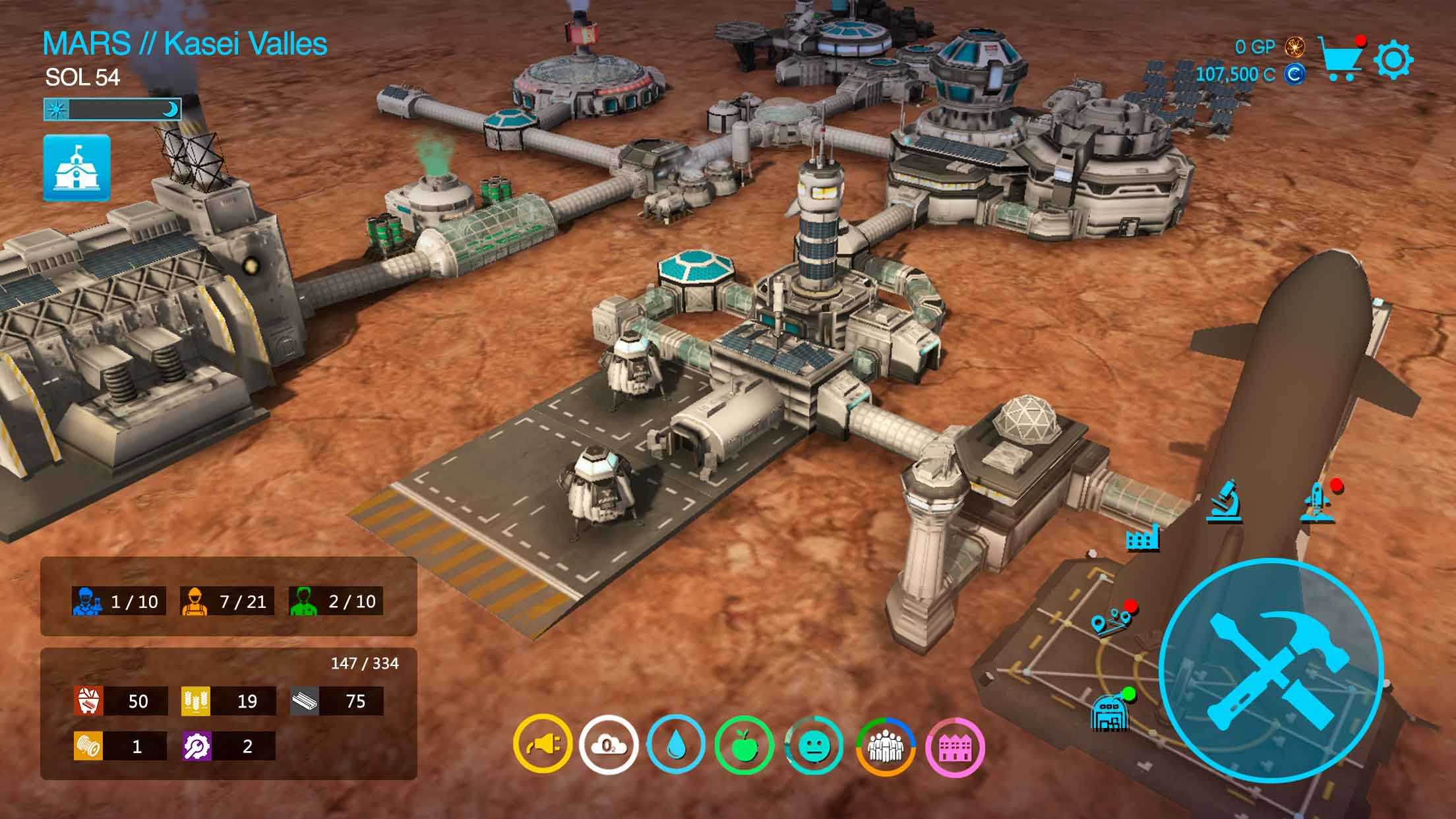Show the oxygen O2 status
Screen dimensions: 1456x819
(x=609, y=746)
